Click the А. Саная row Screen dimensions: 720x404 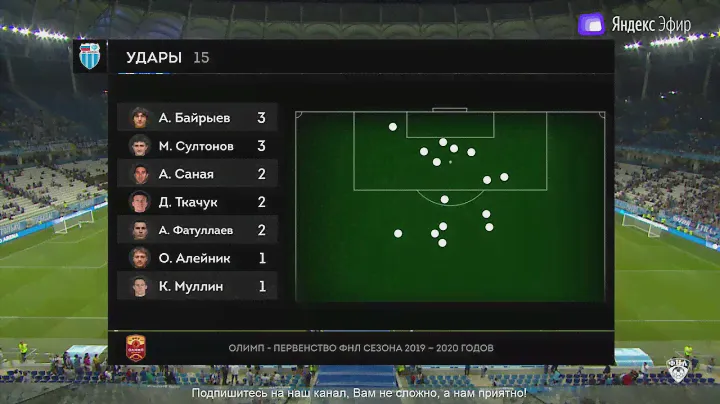(197, 174)
